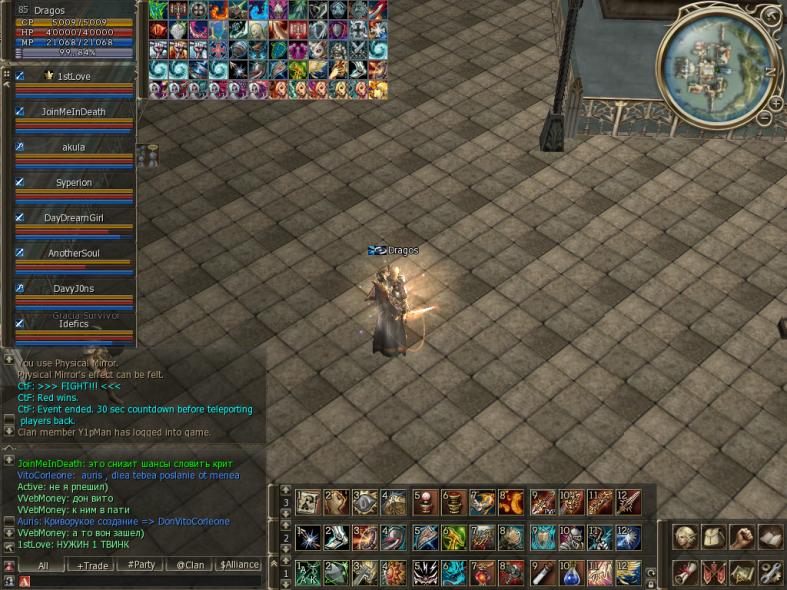Zoom in the minimap with the plus button

(774, 103)
